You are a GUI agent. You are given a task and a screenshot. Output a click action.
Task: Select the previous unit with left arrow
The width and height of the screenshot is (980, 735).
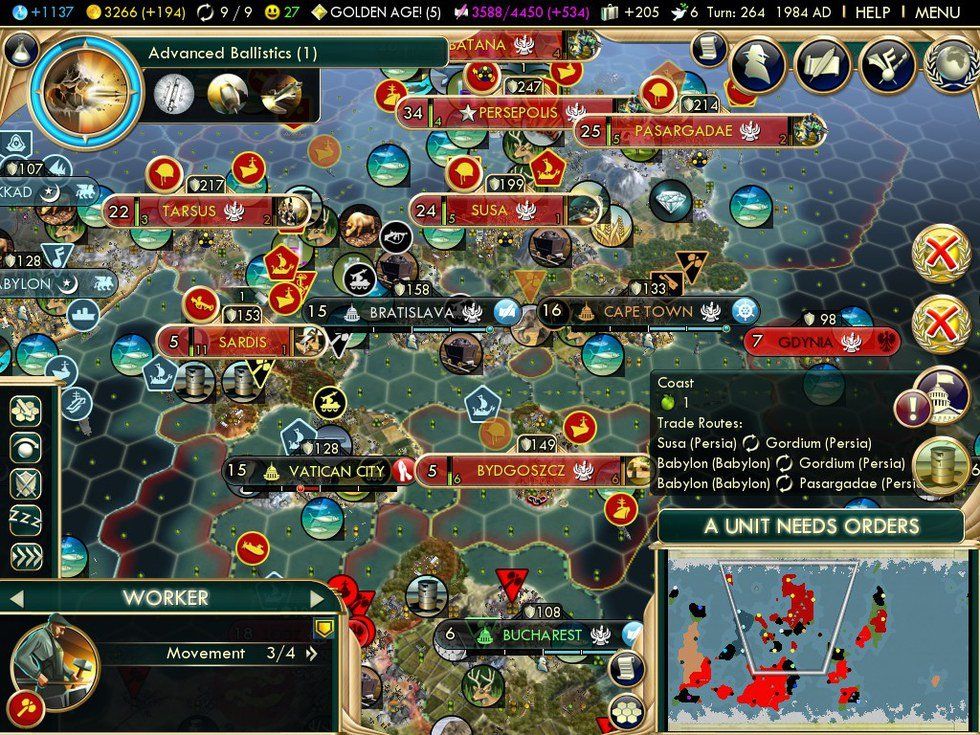tap(16, 599)
